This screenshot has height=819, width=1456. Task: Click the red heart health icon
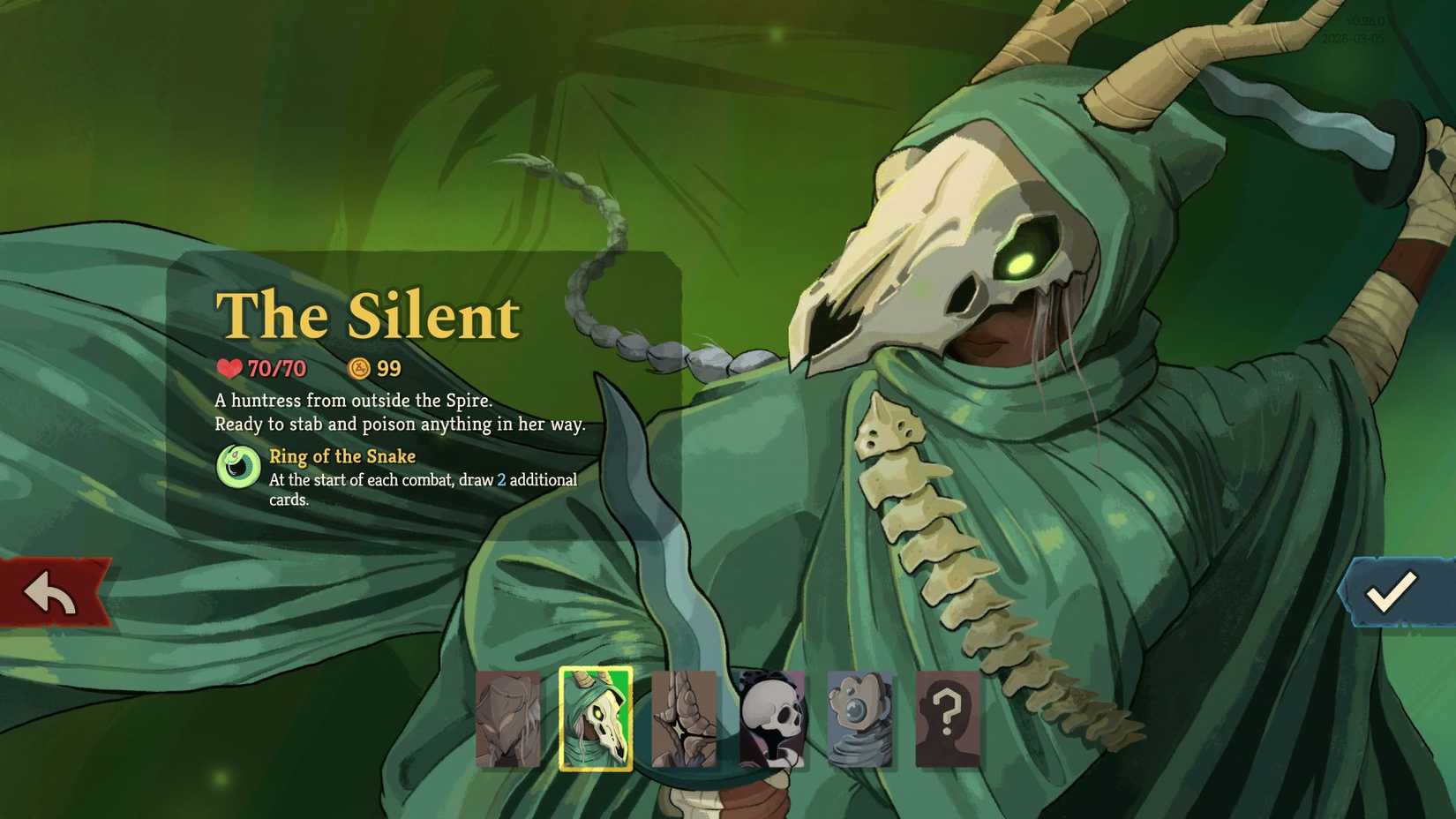pyautogui.click(x=230, y=369)
